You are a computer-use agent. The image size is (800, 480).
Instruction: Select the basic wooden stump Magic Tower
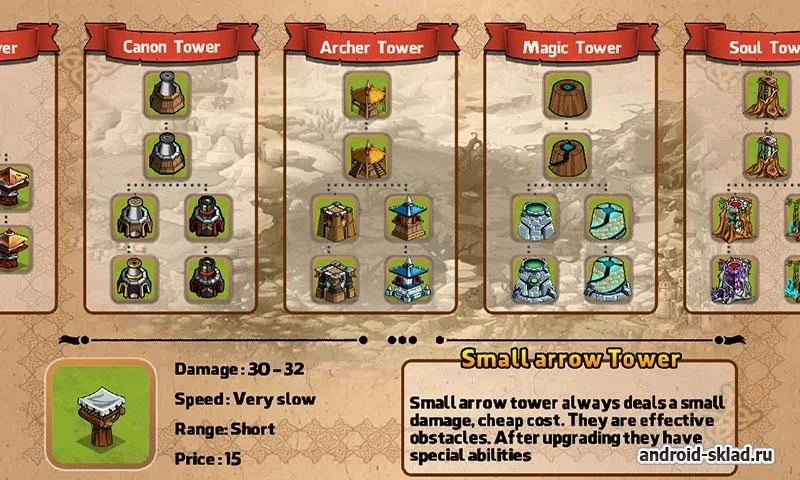[569, 94]
